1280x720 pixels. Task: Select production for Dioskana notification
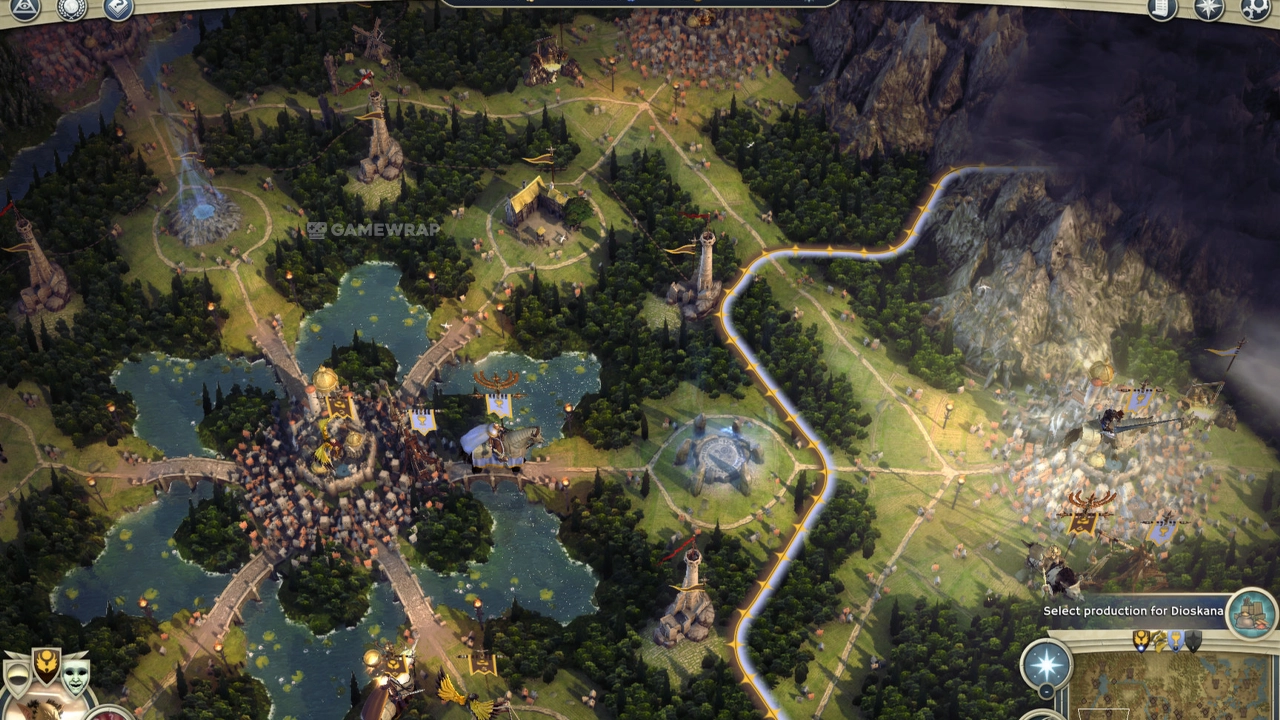[x=1133, y=611]
